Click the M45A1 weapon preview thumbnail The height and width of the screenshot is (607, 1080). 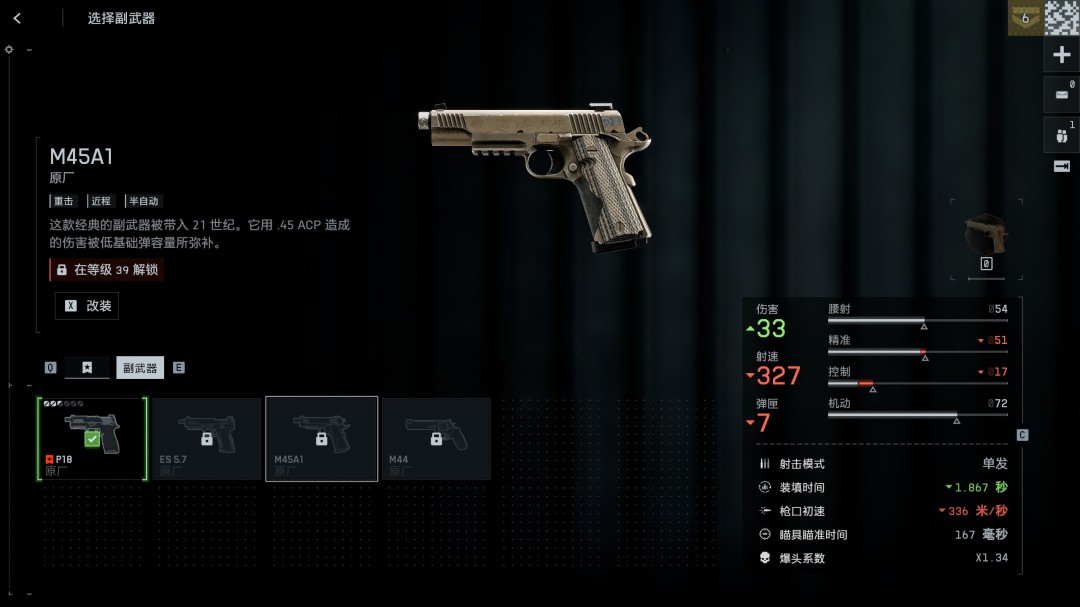tap(986, 235)
